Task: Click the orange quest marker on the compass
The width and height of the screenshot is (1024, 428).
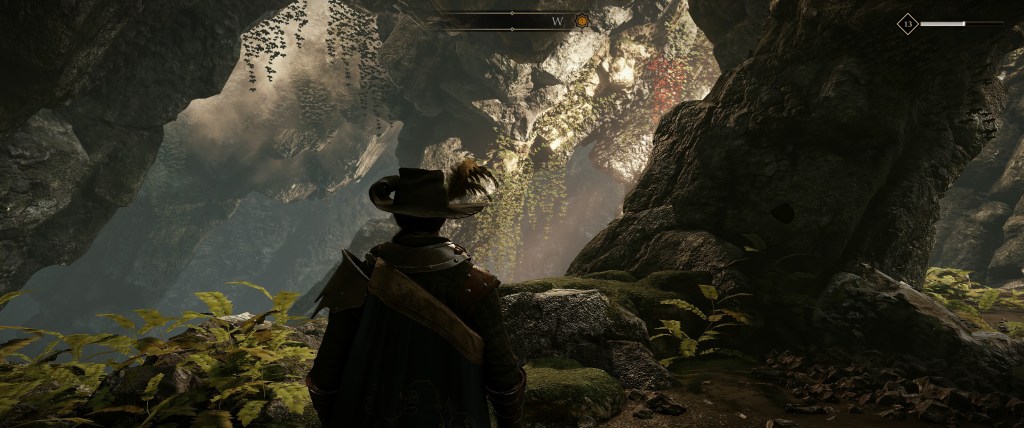Action: pyautogui.click(x=582, y=20)
